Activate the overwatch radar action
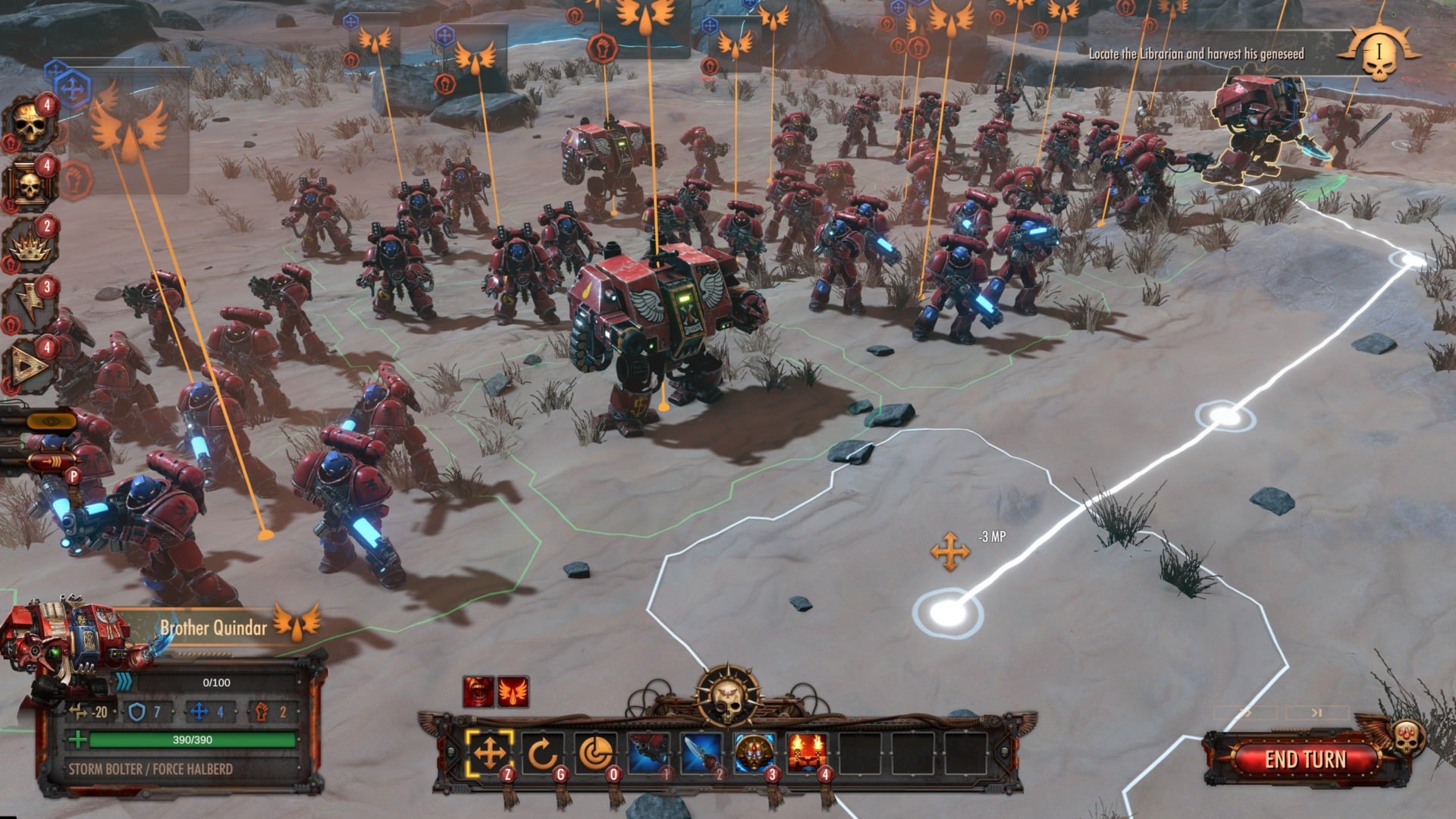The image size is (1456, 819). [595, 754]
